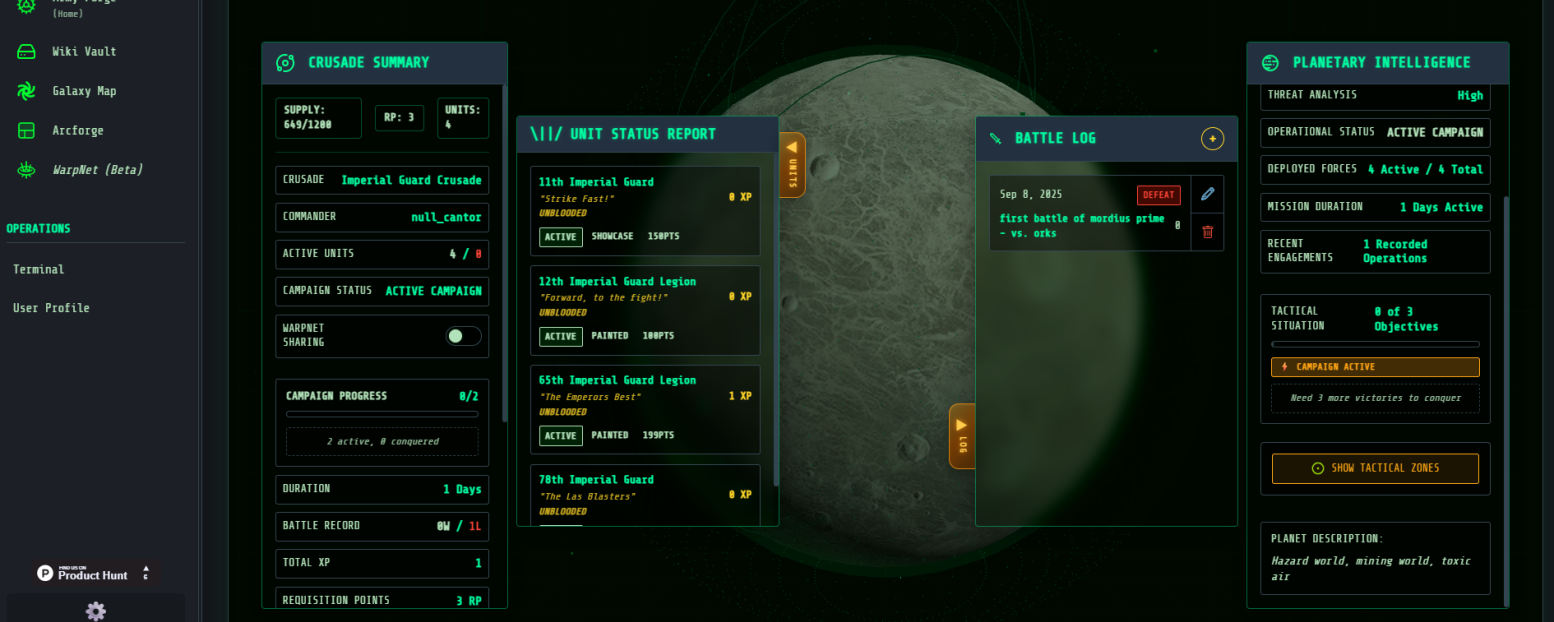Open the Terminal operation
This screenshot has width=1554, height=622.
(38, 269)
